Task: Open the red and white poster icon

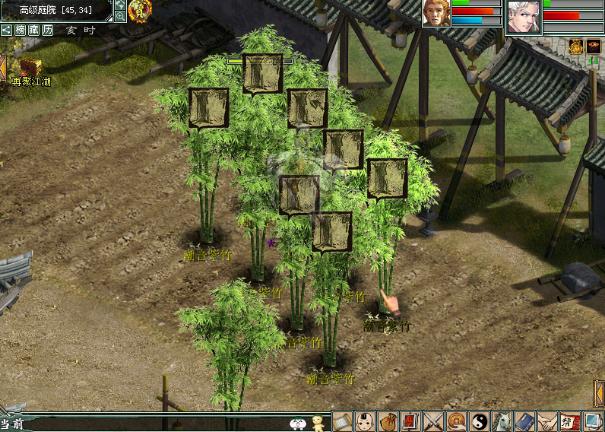Action: coord(570,422)
